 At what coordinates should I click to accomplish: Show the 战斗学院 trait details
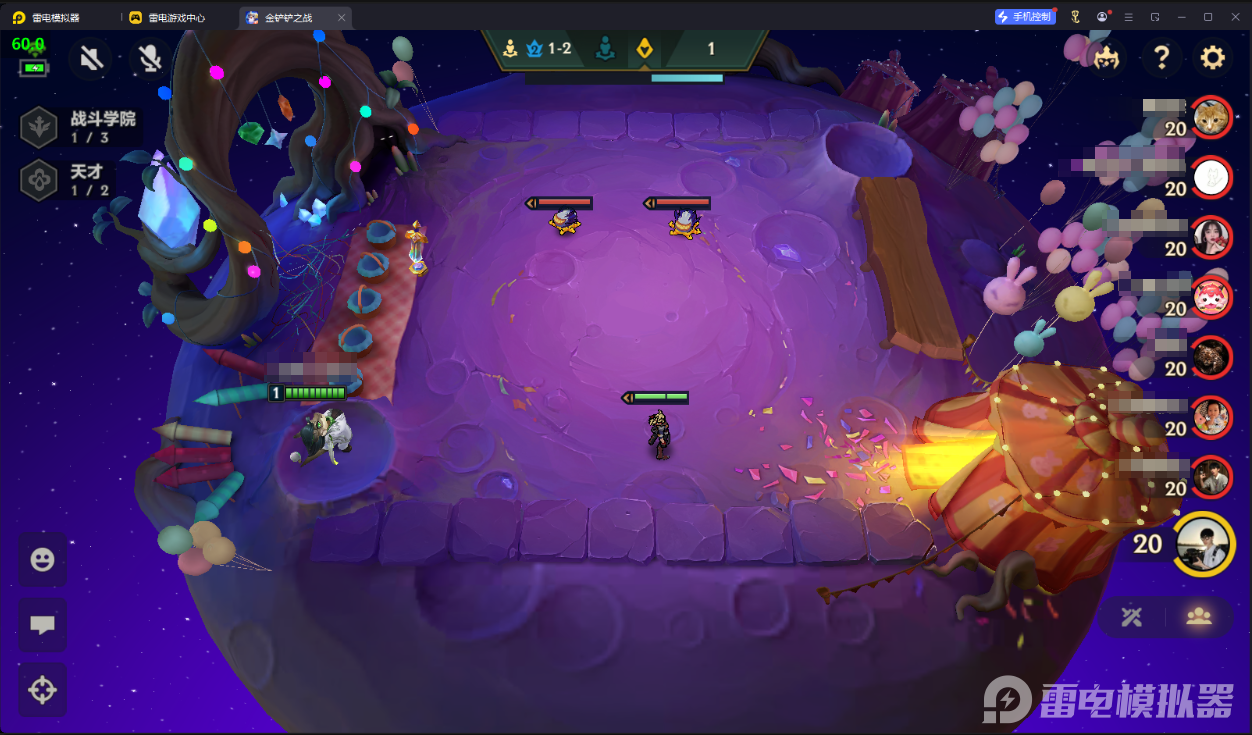coord(78,127)
